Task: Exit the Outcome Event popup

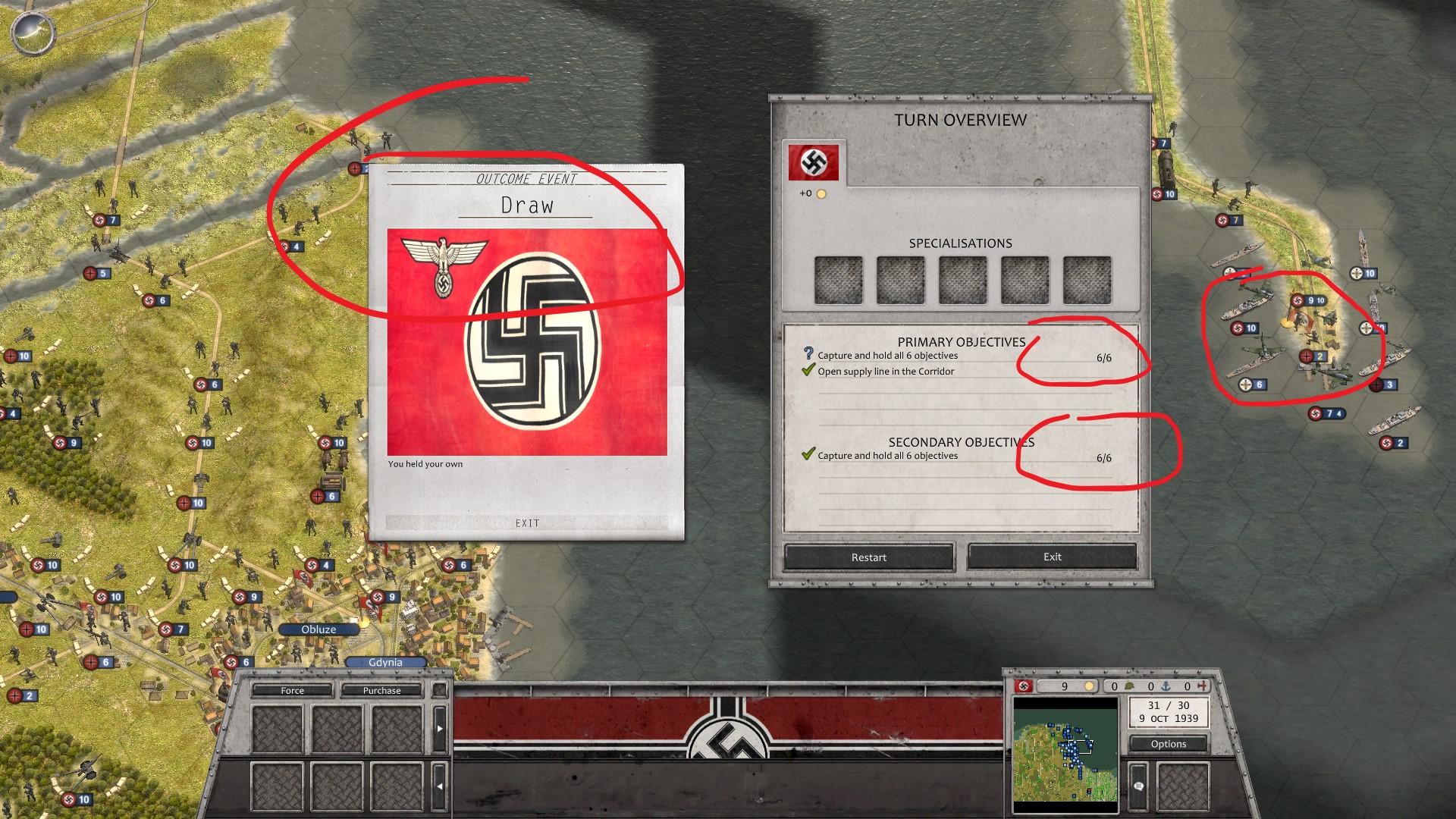Action: coord(526,522)
